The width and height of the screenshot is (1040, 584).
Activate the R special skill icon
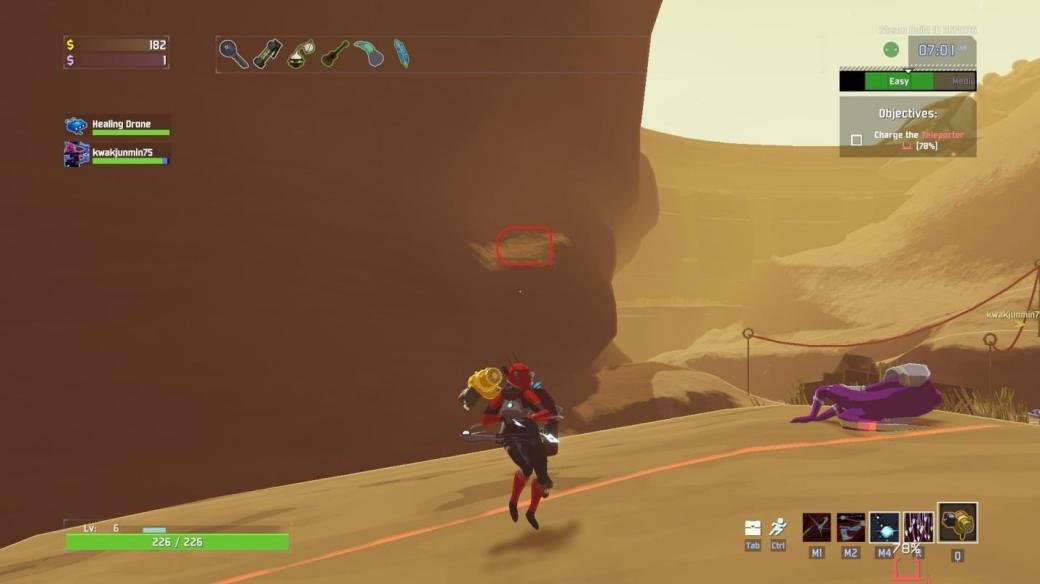(x=918, y=527)
